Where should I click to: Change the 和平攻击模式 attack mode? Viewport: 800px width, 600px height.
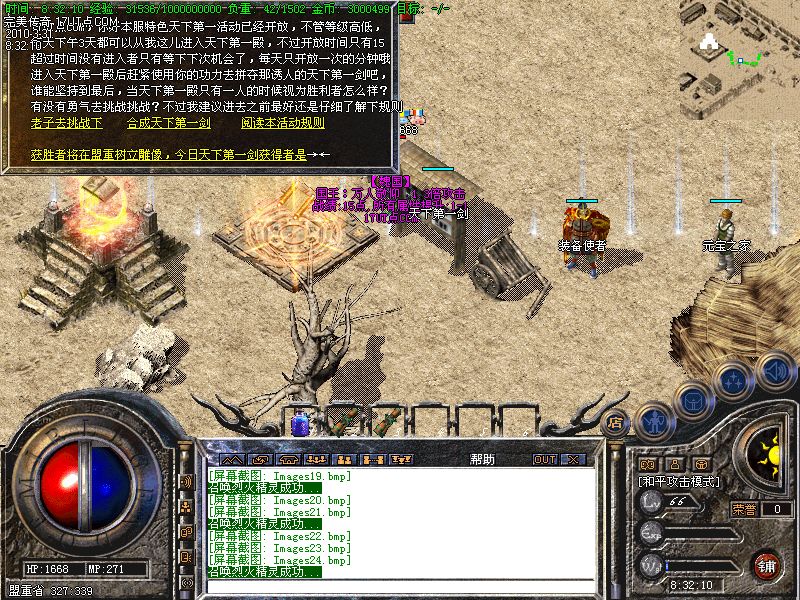click(x=680, y=481)
